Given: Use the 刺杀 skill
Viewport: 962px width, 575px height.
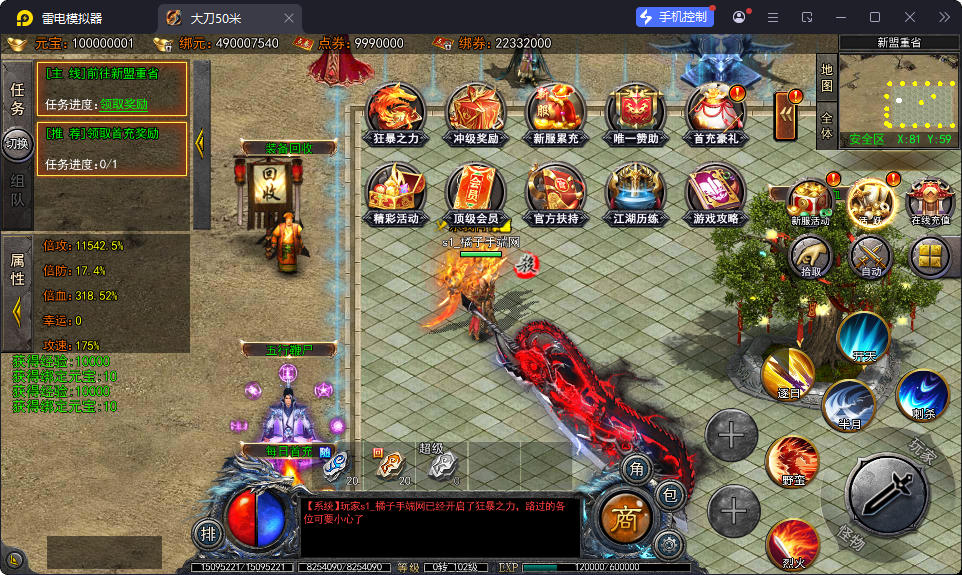Looking at the screenshot, I should point(922,395).
